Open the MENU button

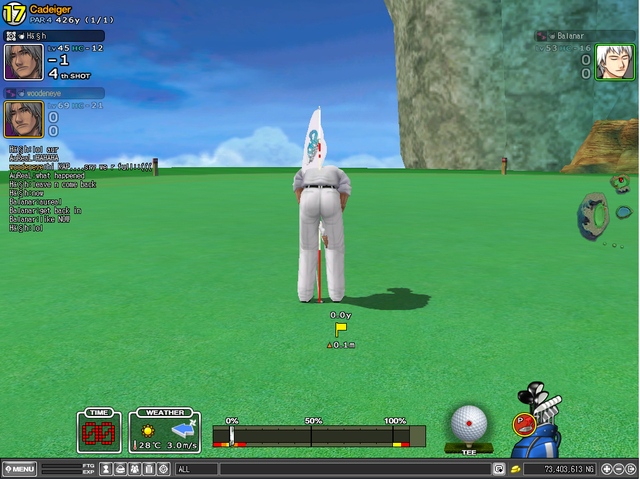pos(19,468)
